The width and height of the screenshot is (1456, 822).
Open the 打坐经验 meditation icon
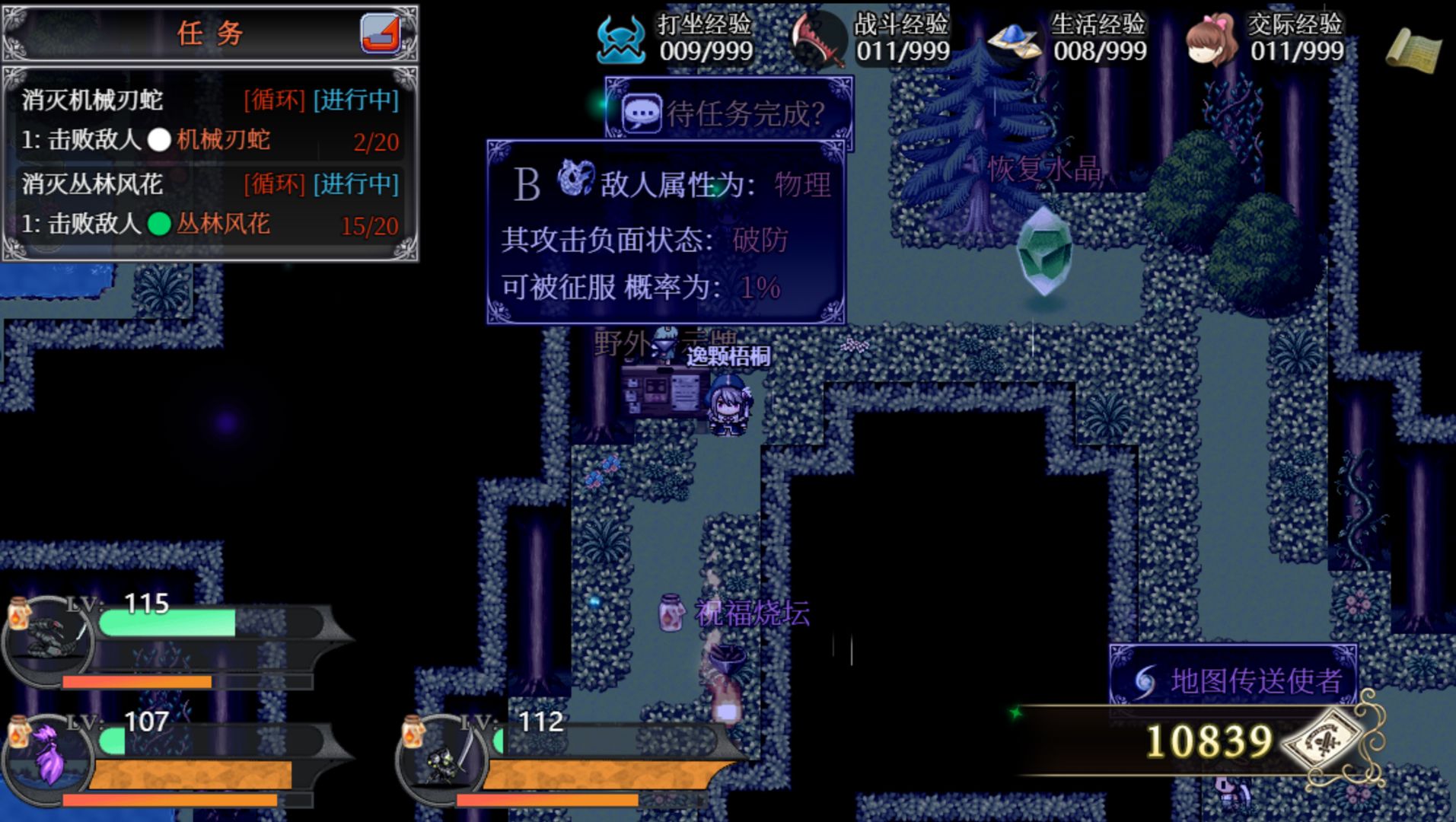621,39
